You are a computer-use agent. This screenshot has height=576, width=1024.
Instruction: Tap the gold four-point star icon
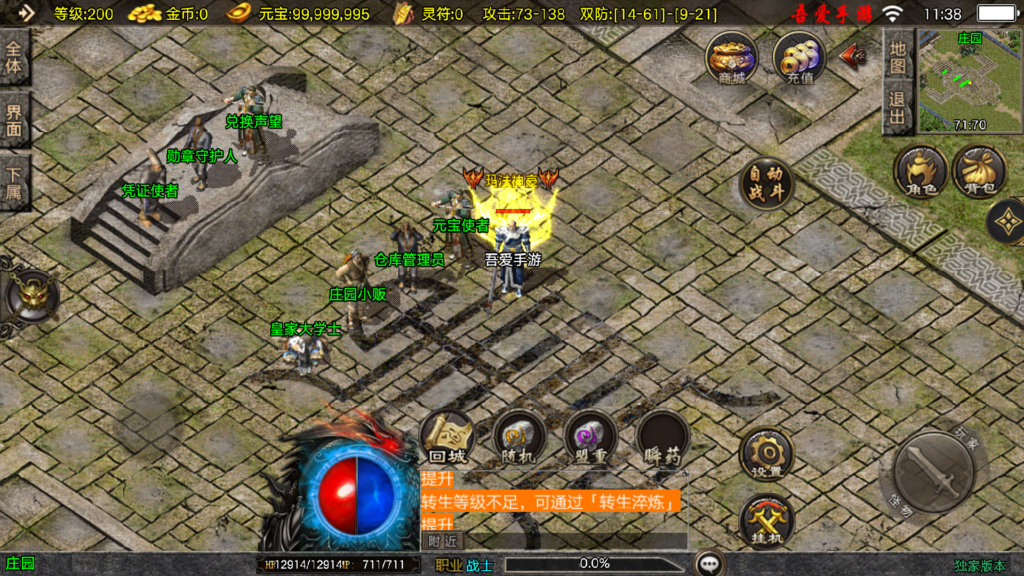click(1006, 222)
